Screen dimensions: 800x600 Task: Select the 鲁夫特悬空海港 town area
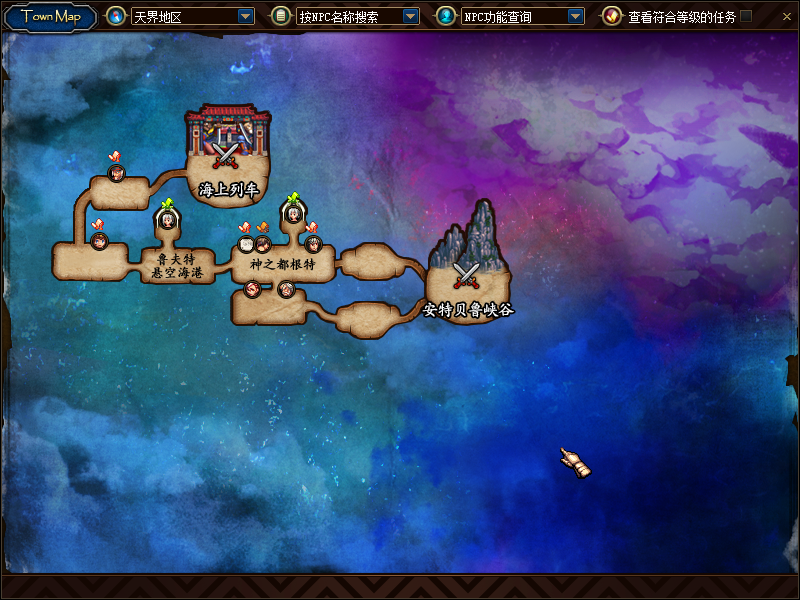pyautogui.click(x=178, y=265)
